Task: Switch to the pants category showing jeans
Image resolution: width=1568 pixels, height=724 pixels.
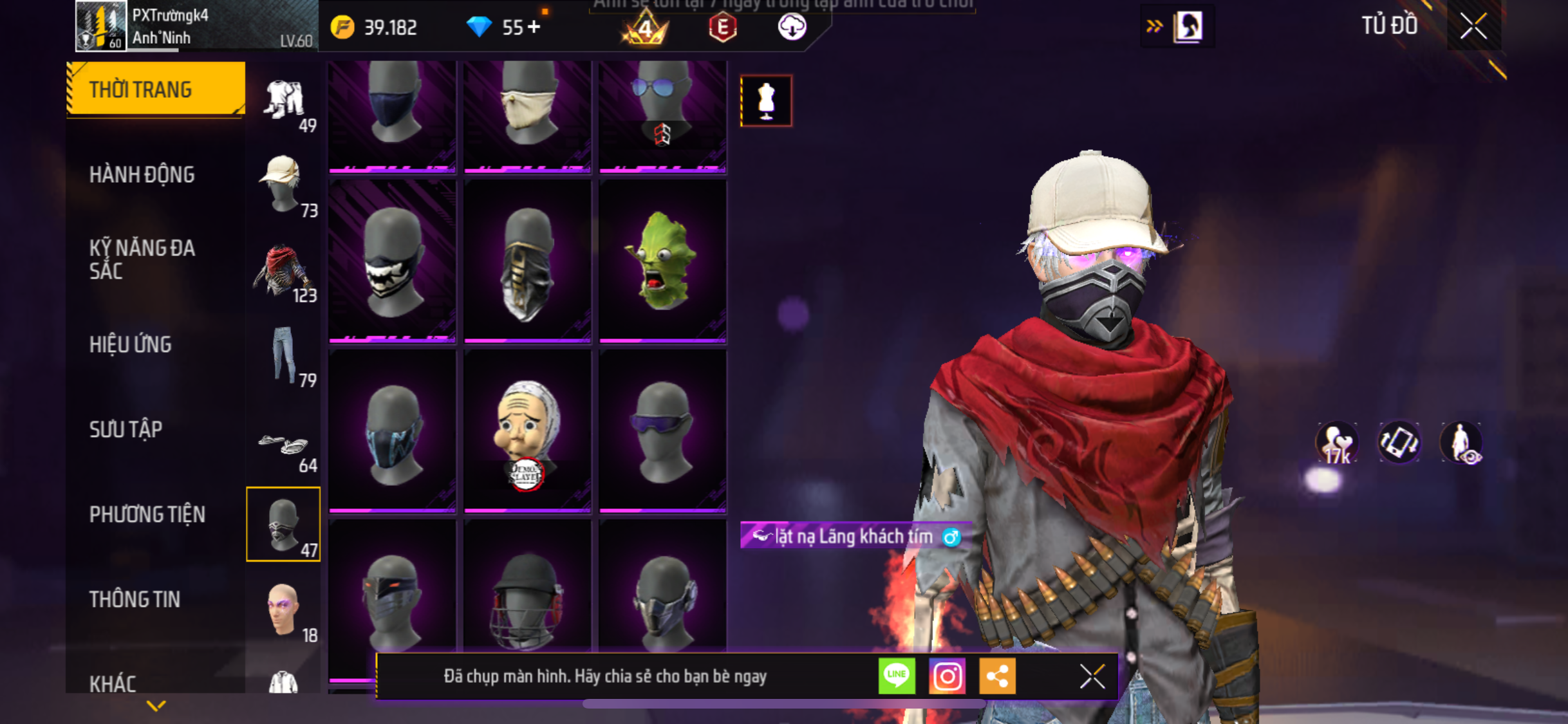Action: [x=284, y=355]
